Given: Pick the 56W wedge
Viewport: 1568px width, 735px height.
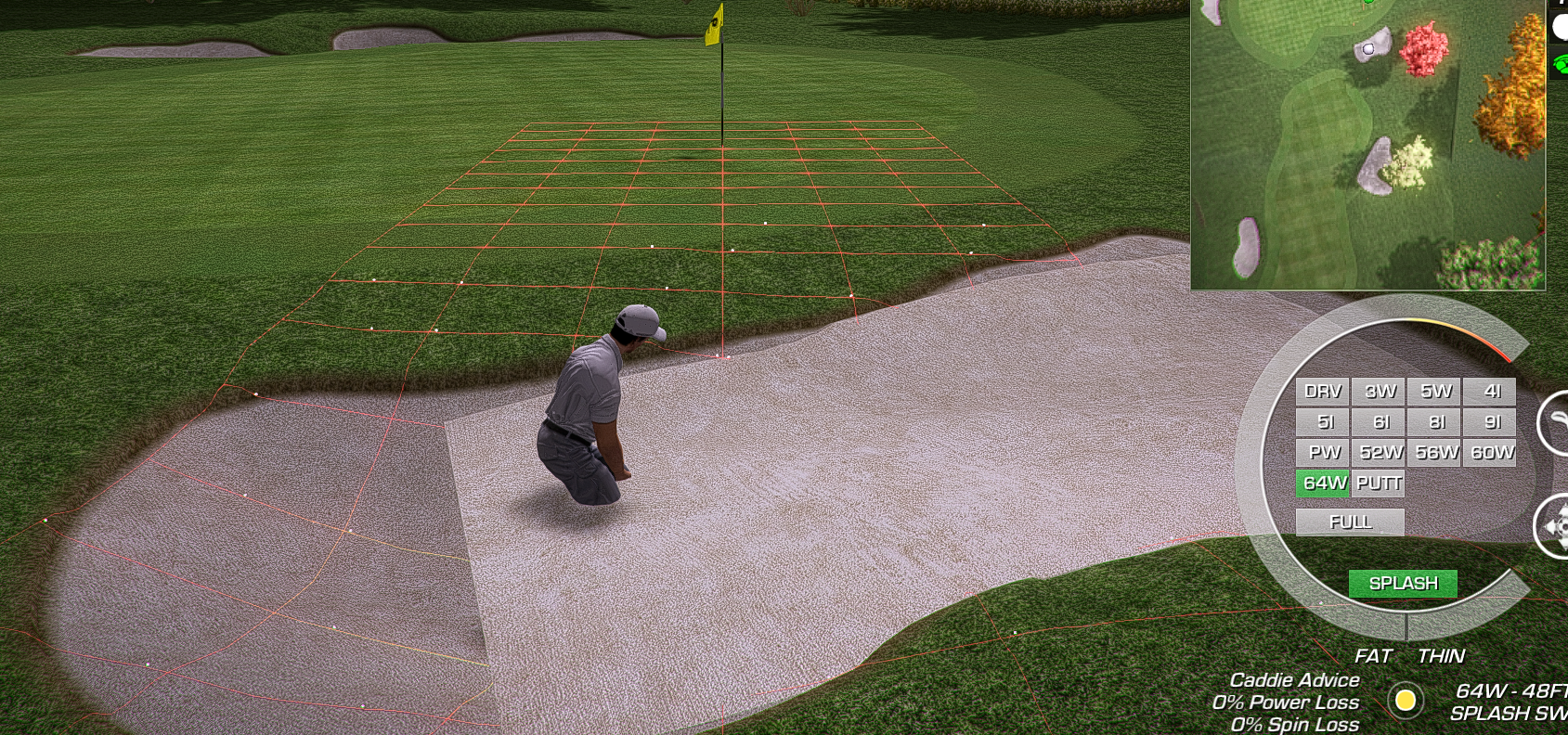Looking at the screenshot, I should [x=1434, y=453].
